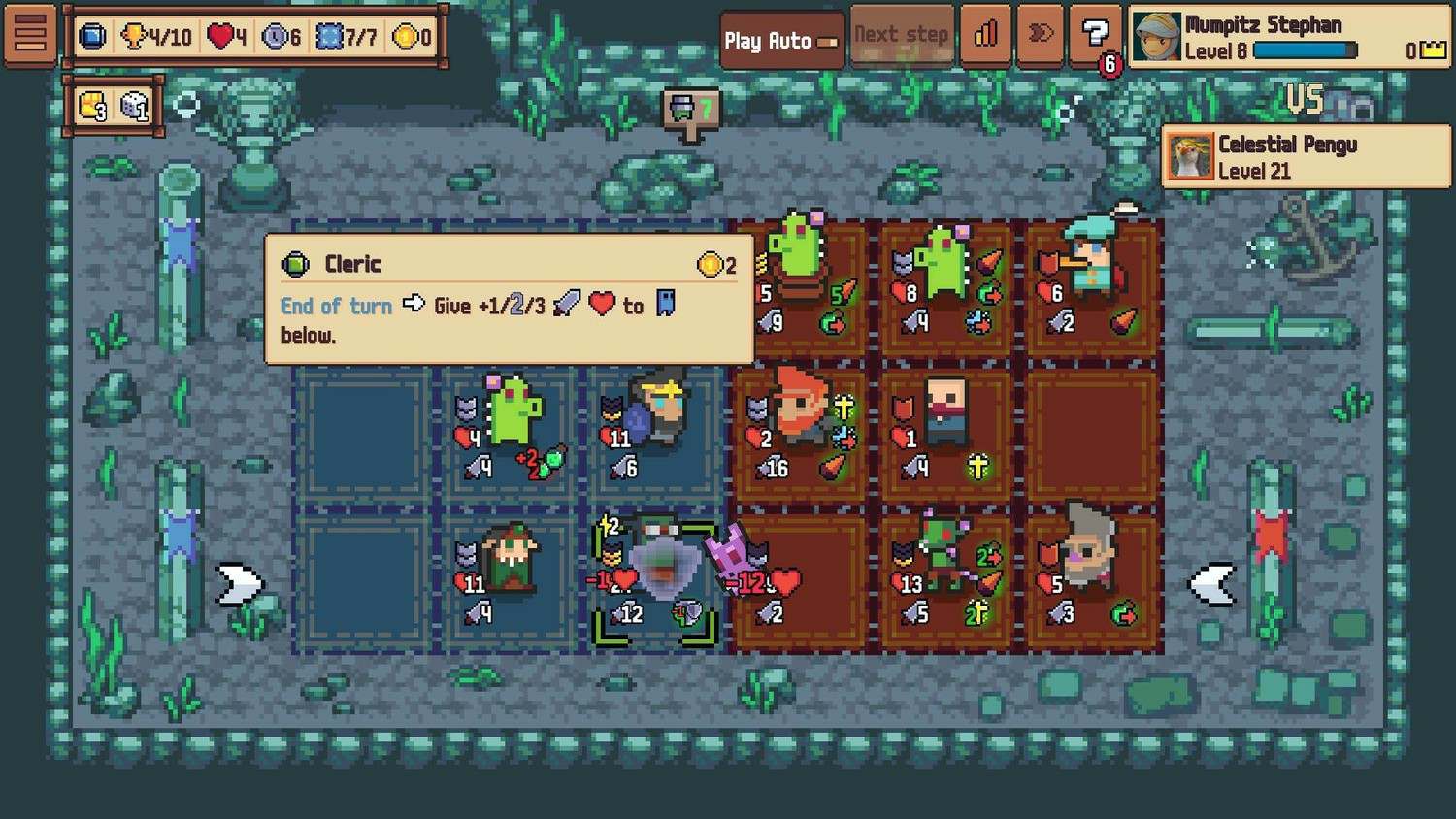
Task: Inspect the Celestial Pengu opponent panel
Action: tap(1306, 156)
